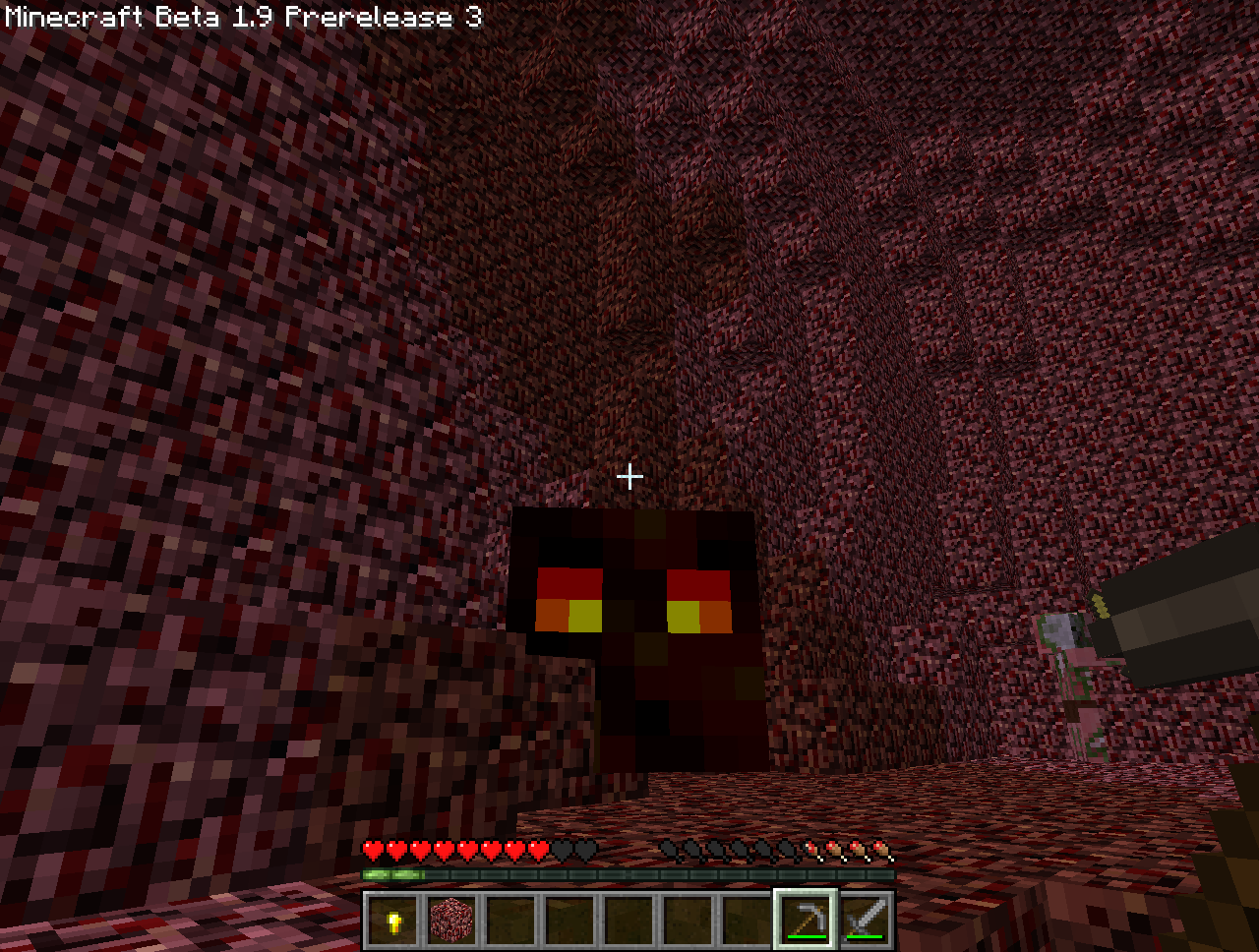Switch to the sword hotbar slot
Image resolution: width=1259 pixels, height=952 pixels.
(865, 922)
